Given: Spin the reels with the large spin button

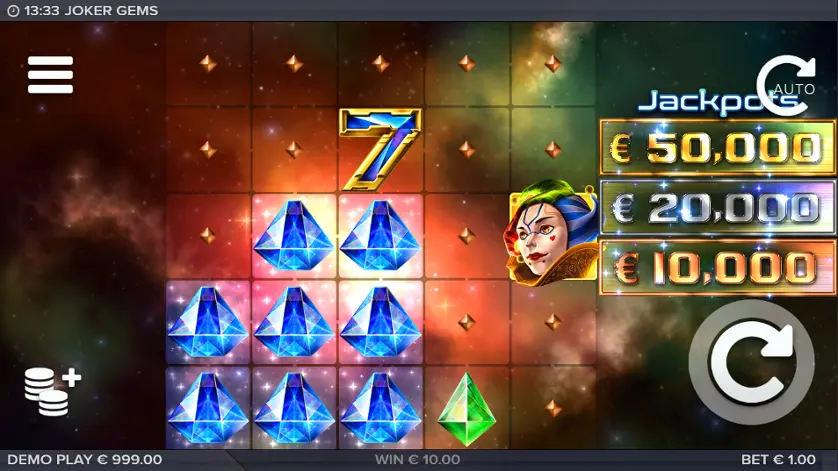Looking at the screenshot, I should [x=751, y=361].
